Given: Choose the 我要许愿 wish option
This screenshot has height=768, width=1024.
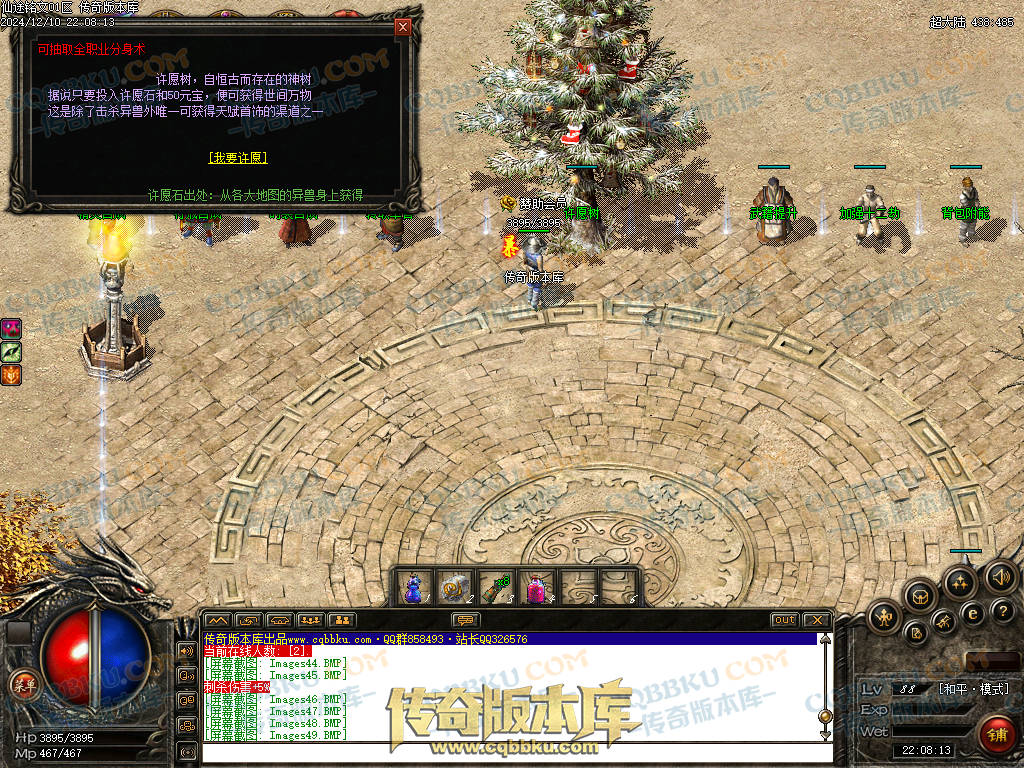Looking at the screenshot, I should (238, 158).
